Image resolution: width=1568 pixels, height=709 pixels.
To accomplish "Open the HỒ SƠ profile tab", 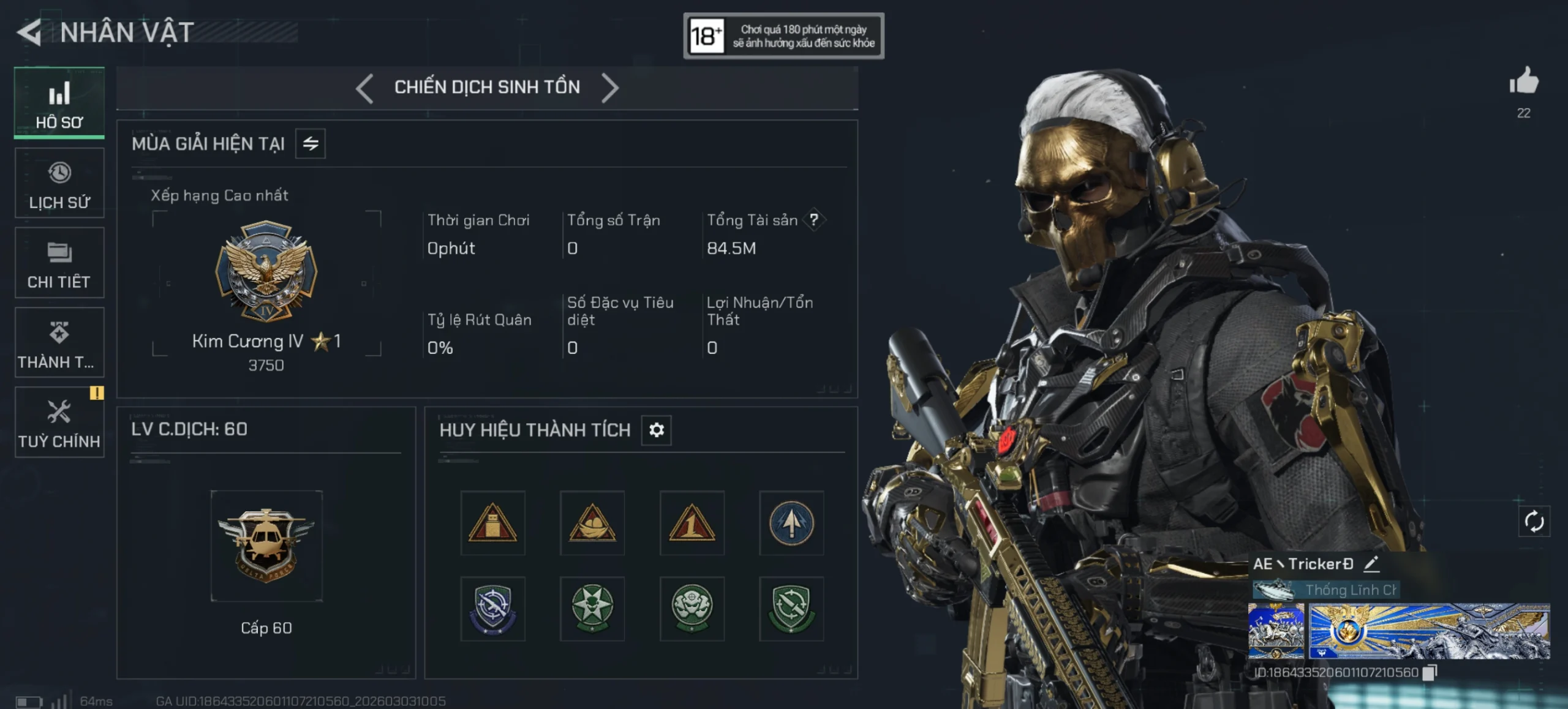I will 59,103.
